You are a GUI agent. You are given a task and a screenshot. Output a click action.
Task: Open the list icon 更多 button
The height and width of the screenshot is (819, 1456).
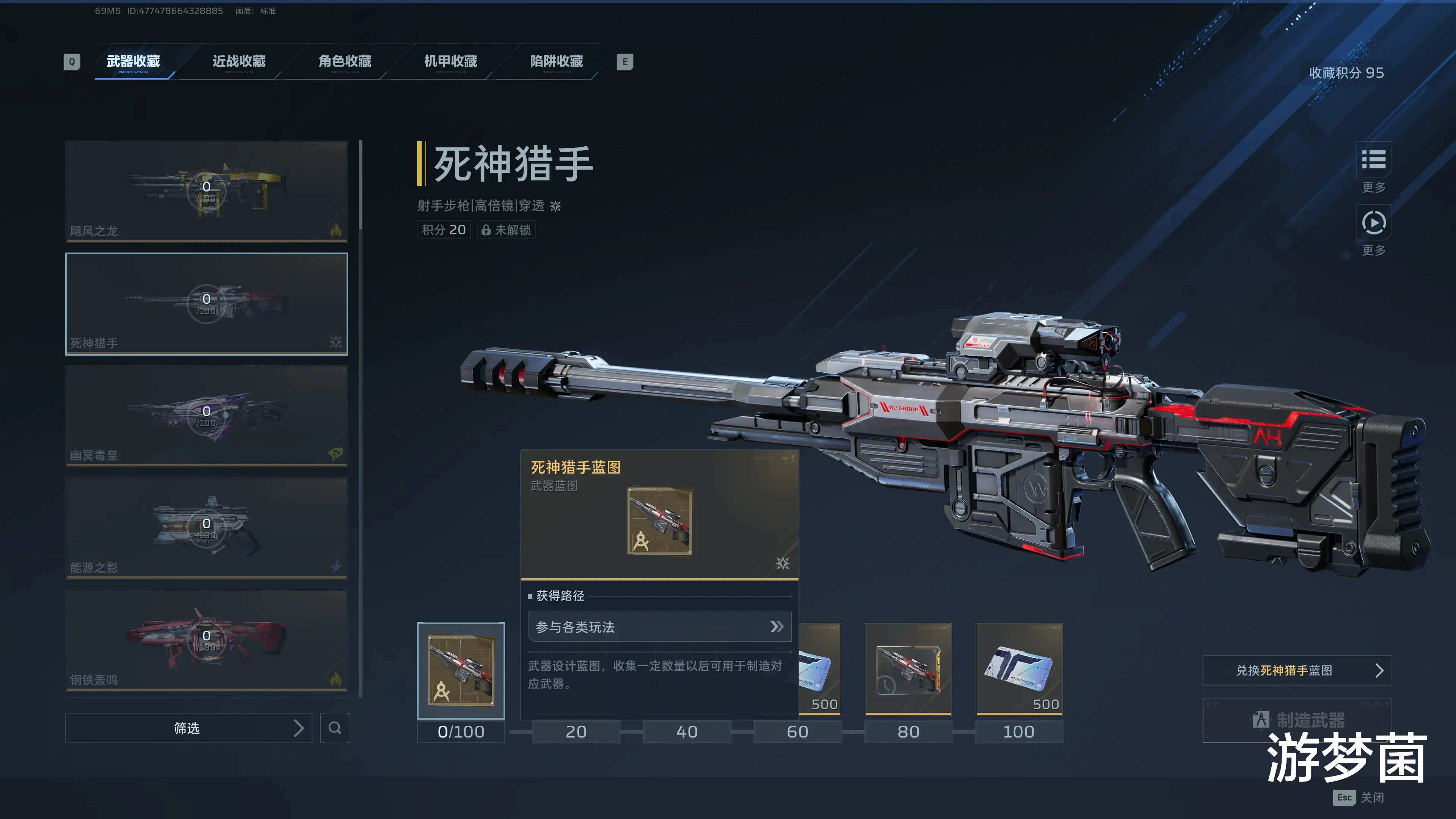point(1373,160)
